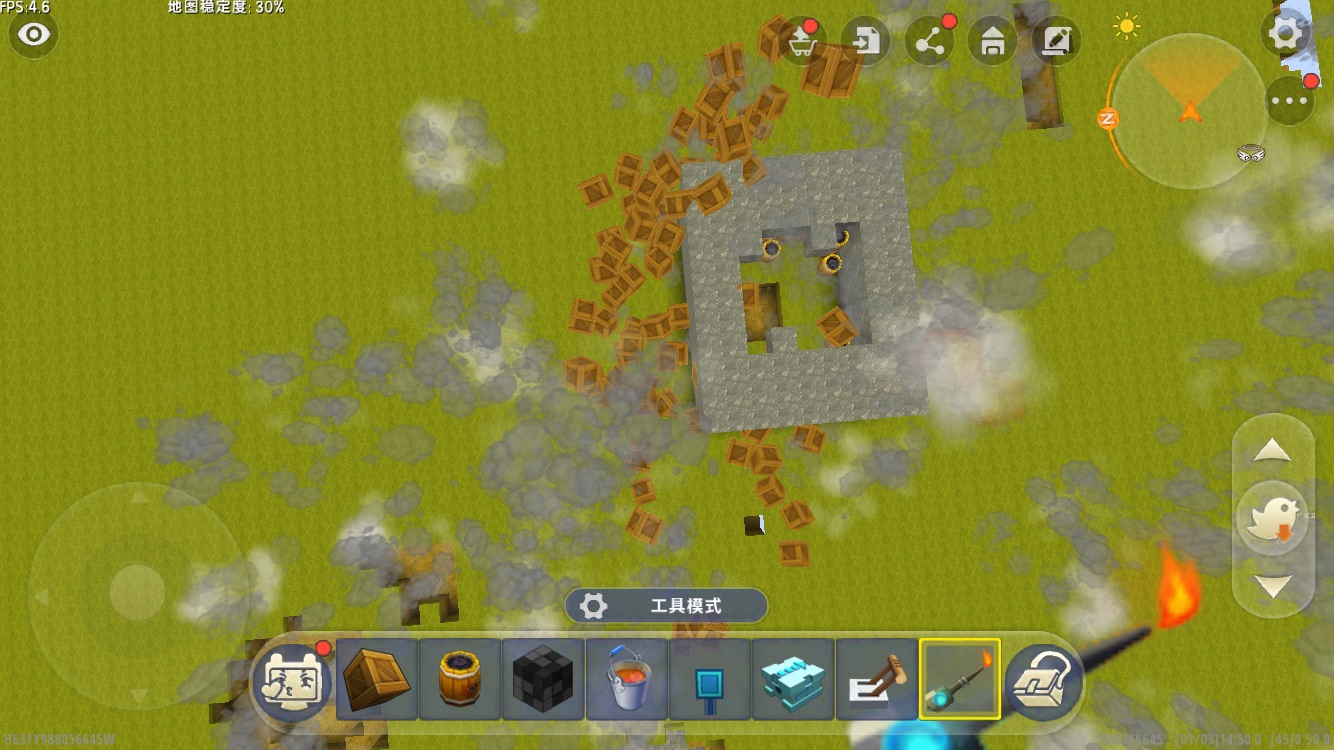Image resolution: width=1334 pixels, height=750 pixels.
Task: Pick the blue signpost hotbar slot
Action: point(710,680)
